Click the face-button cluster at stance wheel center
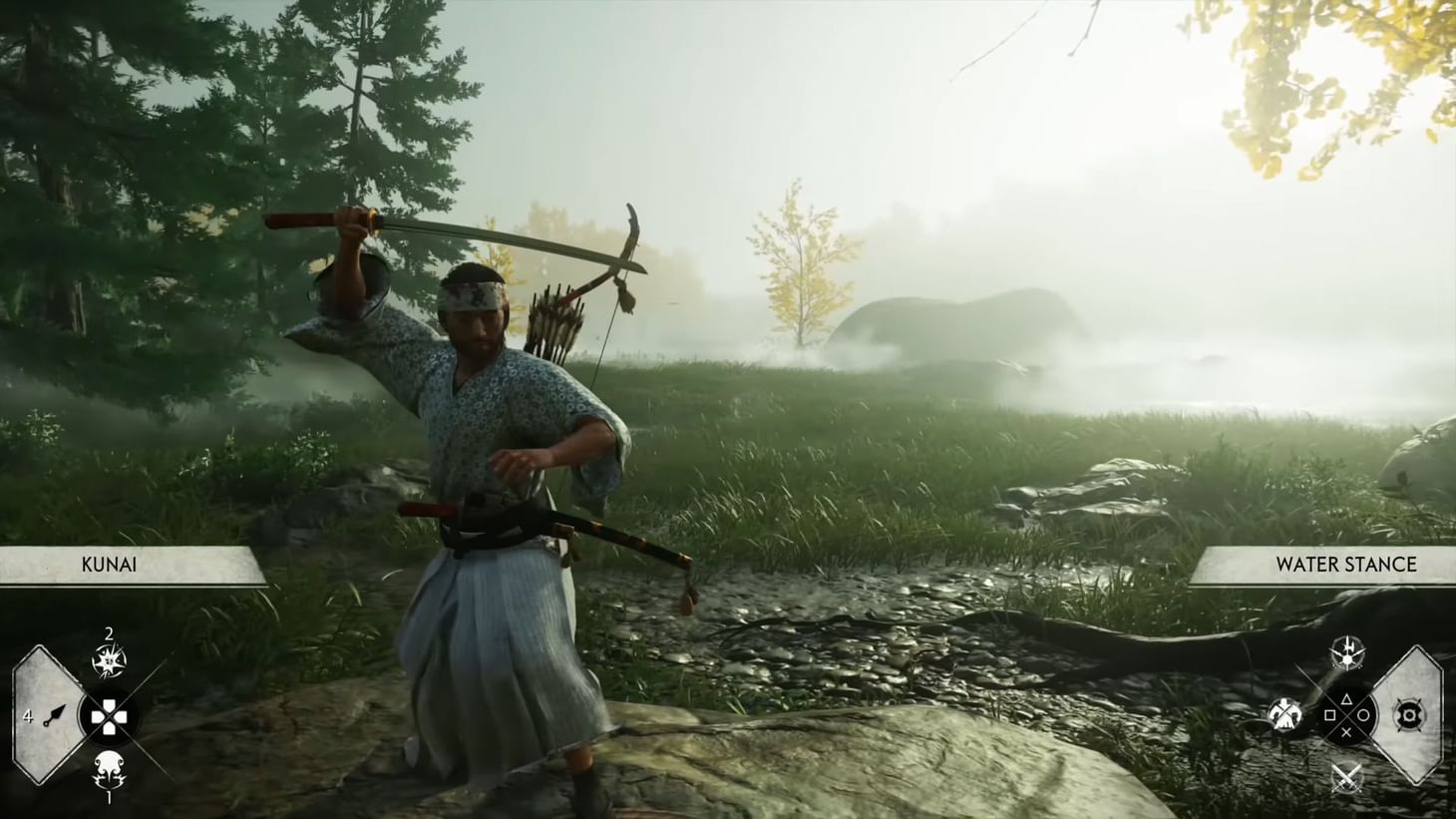This screenshot has width=1456, height=819. 1346,715
